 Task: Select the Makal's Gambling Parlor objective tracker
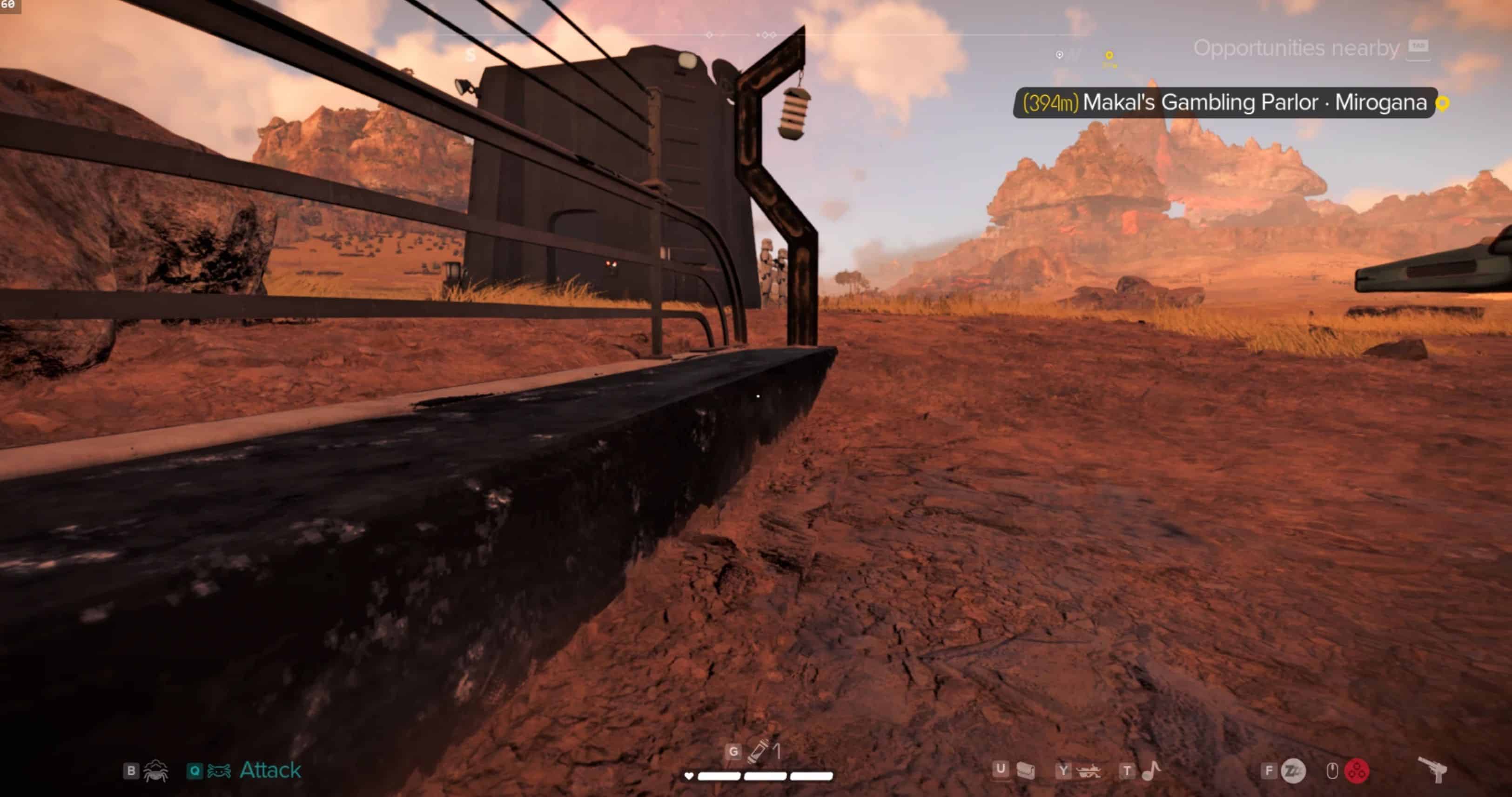click(1224, 103)
